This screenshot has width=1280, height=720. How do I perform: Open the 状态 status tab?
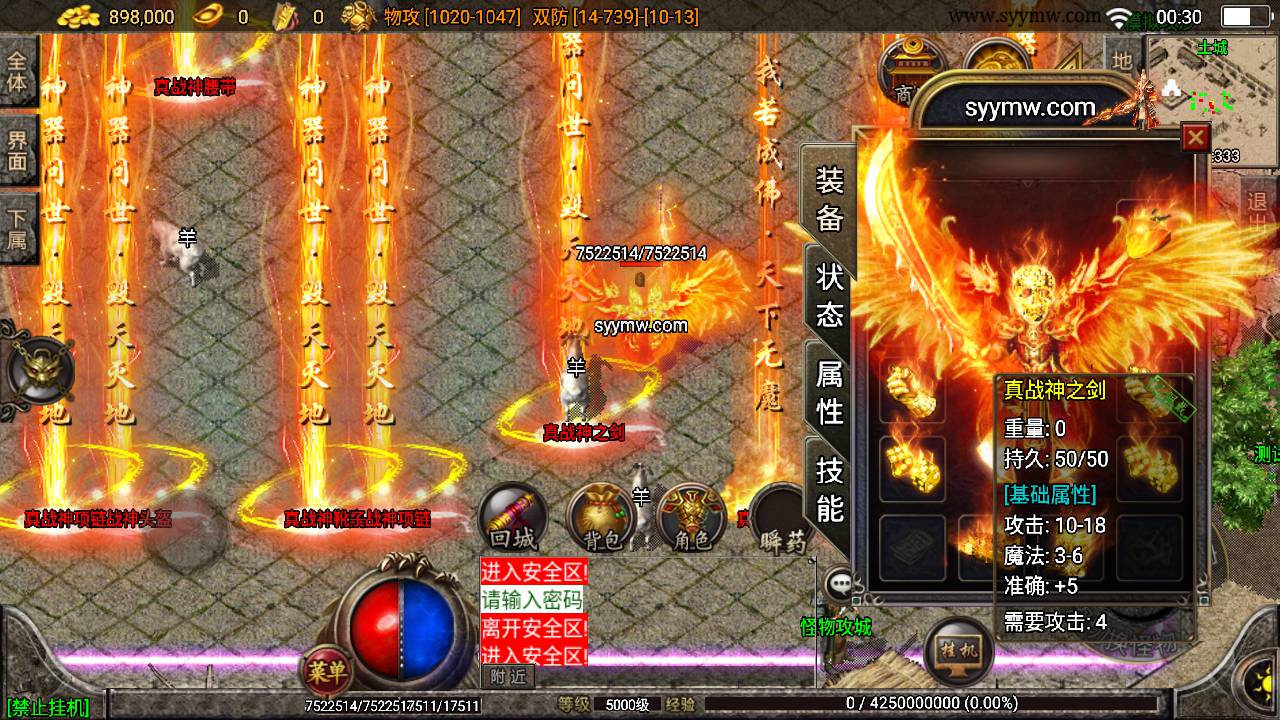830,295
